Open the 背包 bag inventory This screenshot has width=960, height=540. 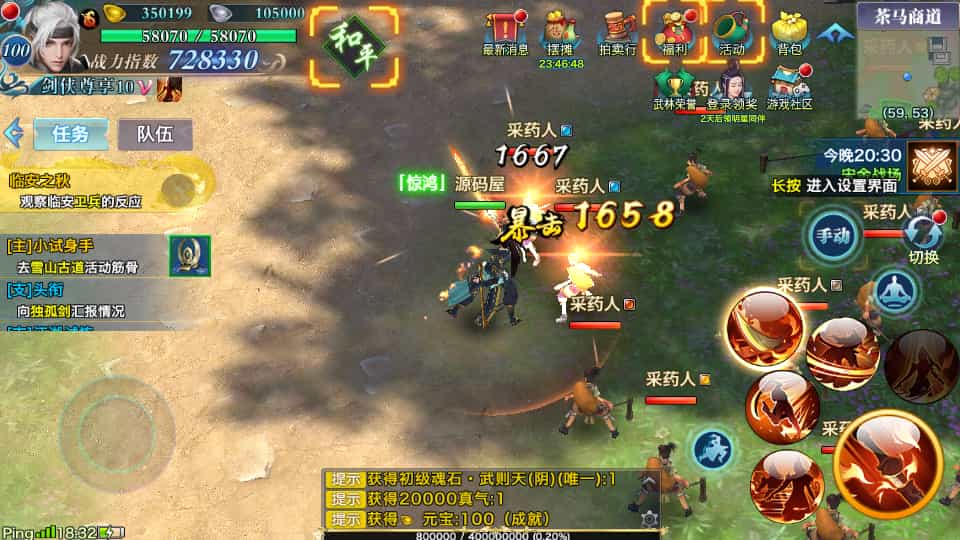pyautogui.click(x=789, y=32)
